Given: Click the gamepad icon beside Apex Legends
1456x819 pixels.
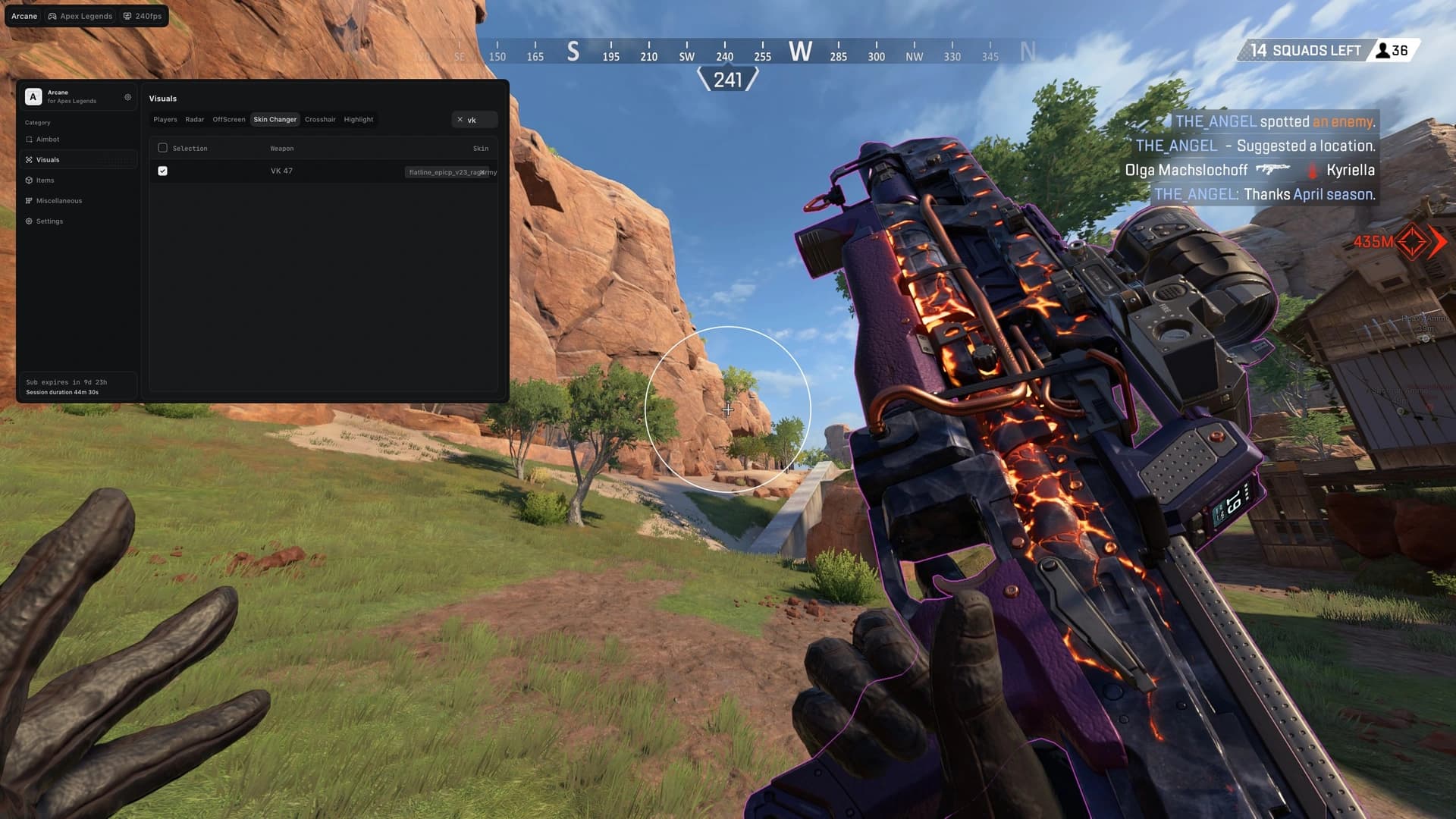Looking at the screenshot, I should point(52,15).
